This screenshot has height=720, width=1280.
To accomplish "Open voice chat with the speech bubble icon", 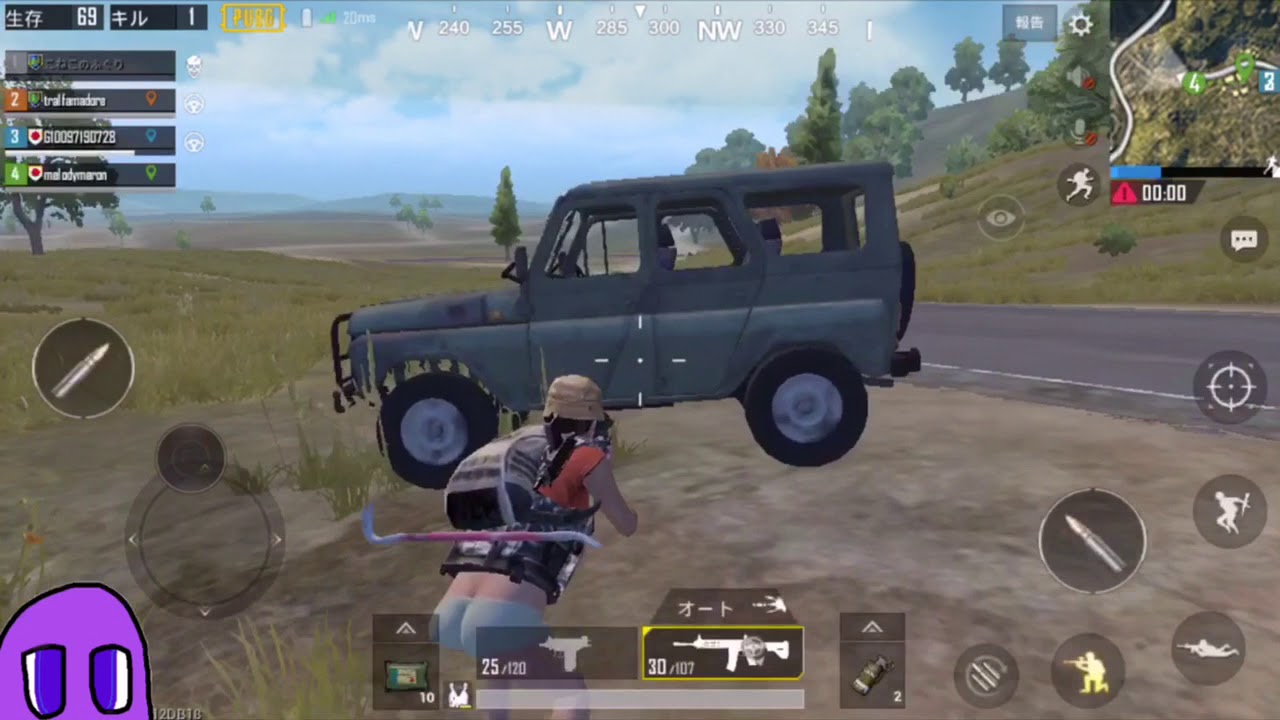I will [1244, 240].
